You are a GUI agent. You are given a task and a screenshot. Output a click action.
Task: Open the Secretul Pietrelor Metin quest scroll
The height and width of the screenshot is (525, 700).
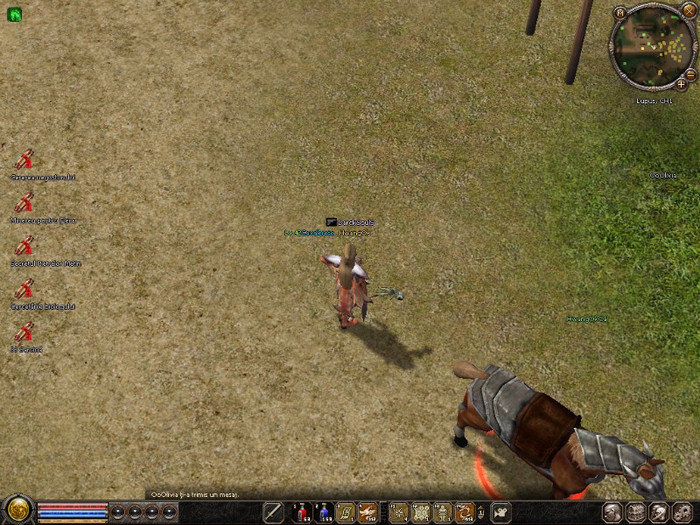(25, 245)
